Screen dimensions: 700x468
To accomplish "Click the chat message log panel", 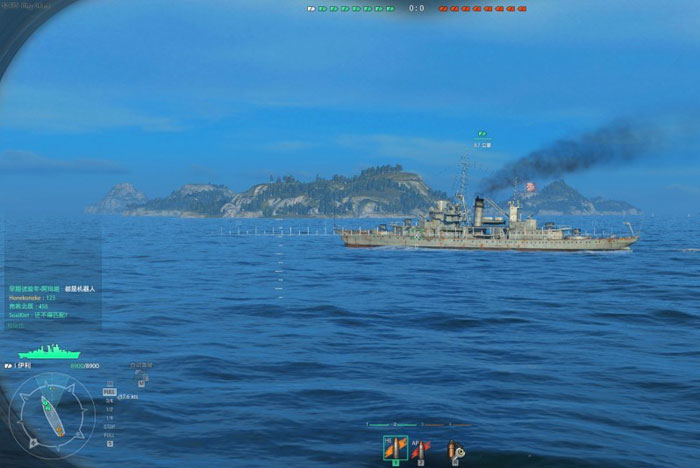I will (x=52, y=297).
